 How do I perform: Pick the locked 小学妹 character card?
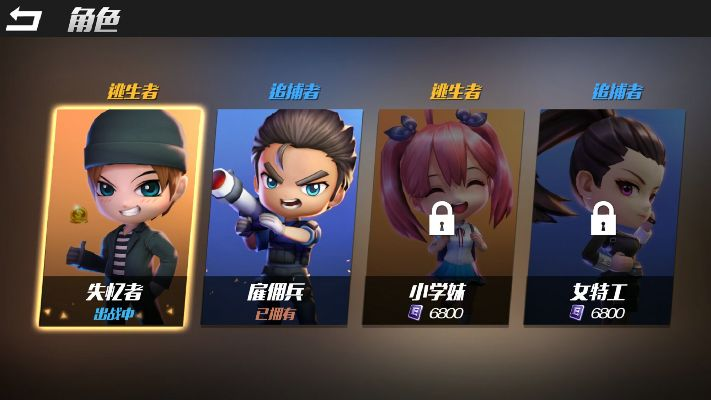click(444, 215)
